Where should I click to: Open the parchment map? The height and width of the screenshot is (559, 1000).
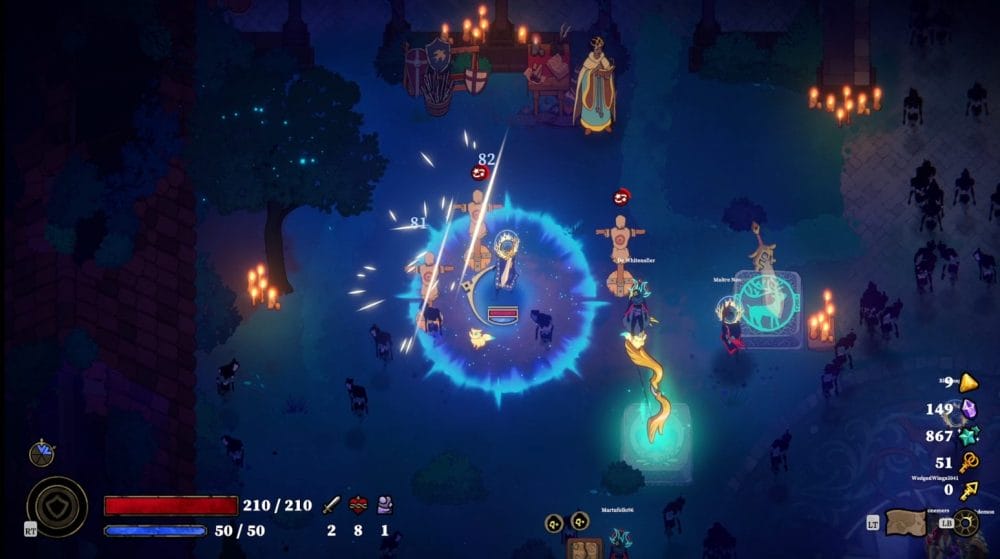908,523
